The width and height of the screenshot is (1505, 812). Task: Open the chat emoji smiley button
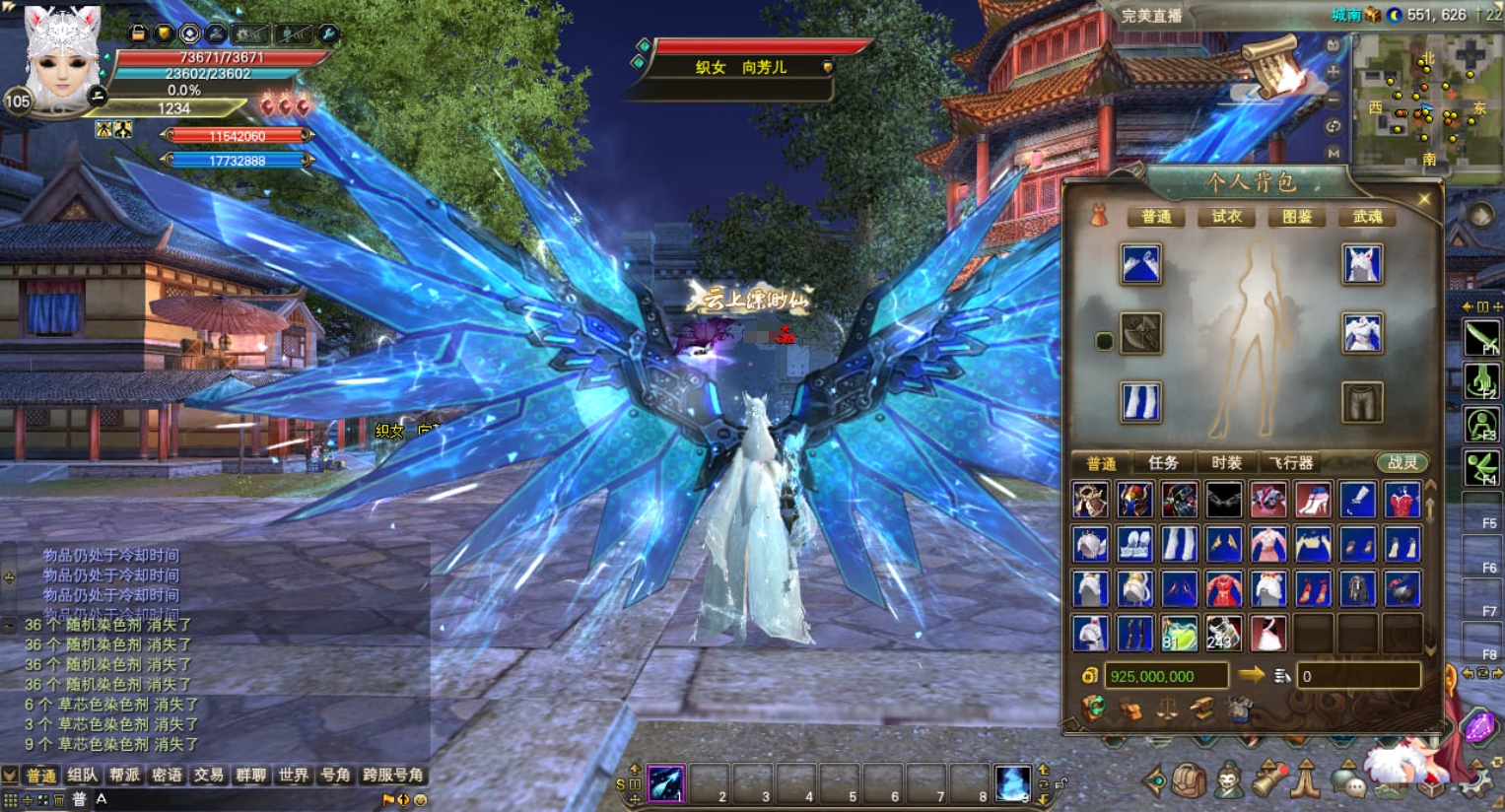[x=421, y=800]
